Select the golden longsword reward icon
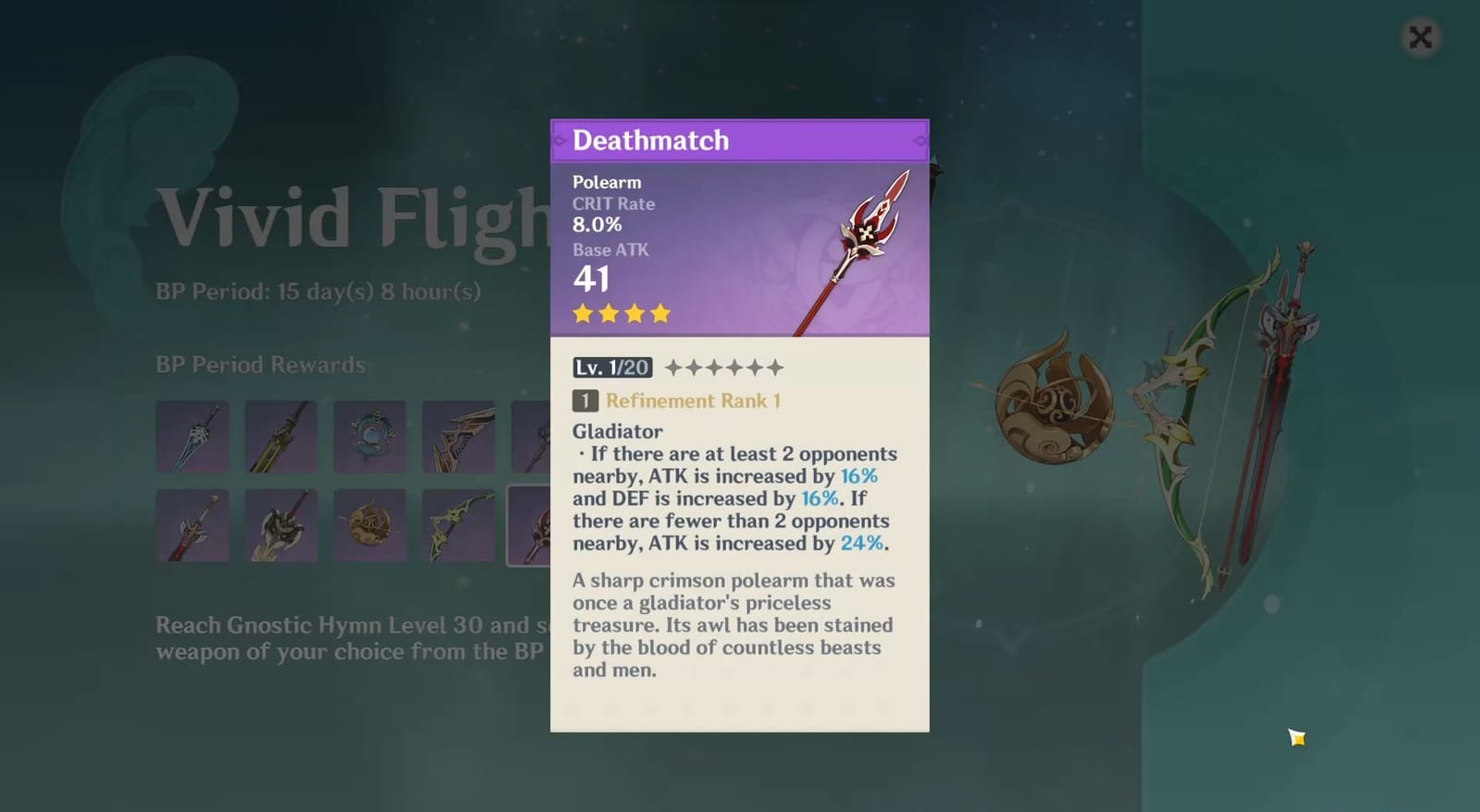Viewport: 1480px width, 812px height. [280, 435]
